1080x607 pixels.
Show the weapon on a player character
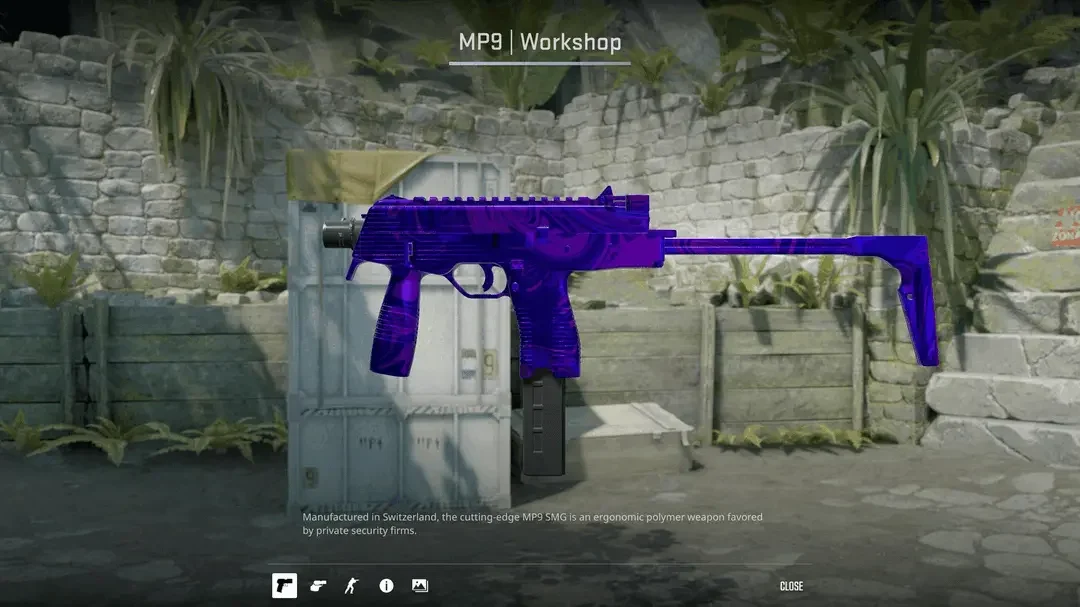point(351,586)
